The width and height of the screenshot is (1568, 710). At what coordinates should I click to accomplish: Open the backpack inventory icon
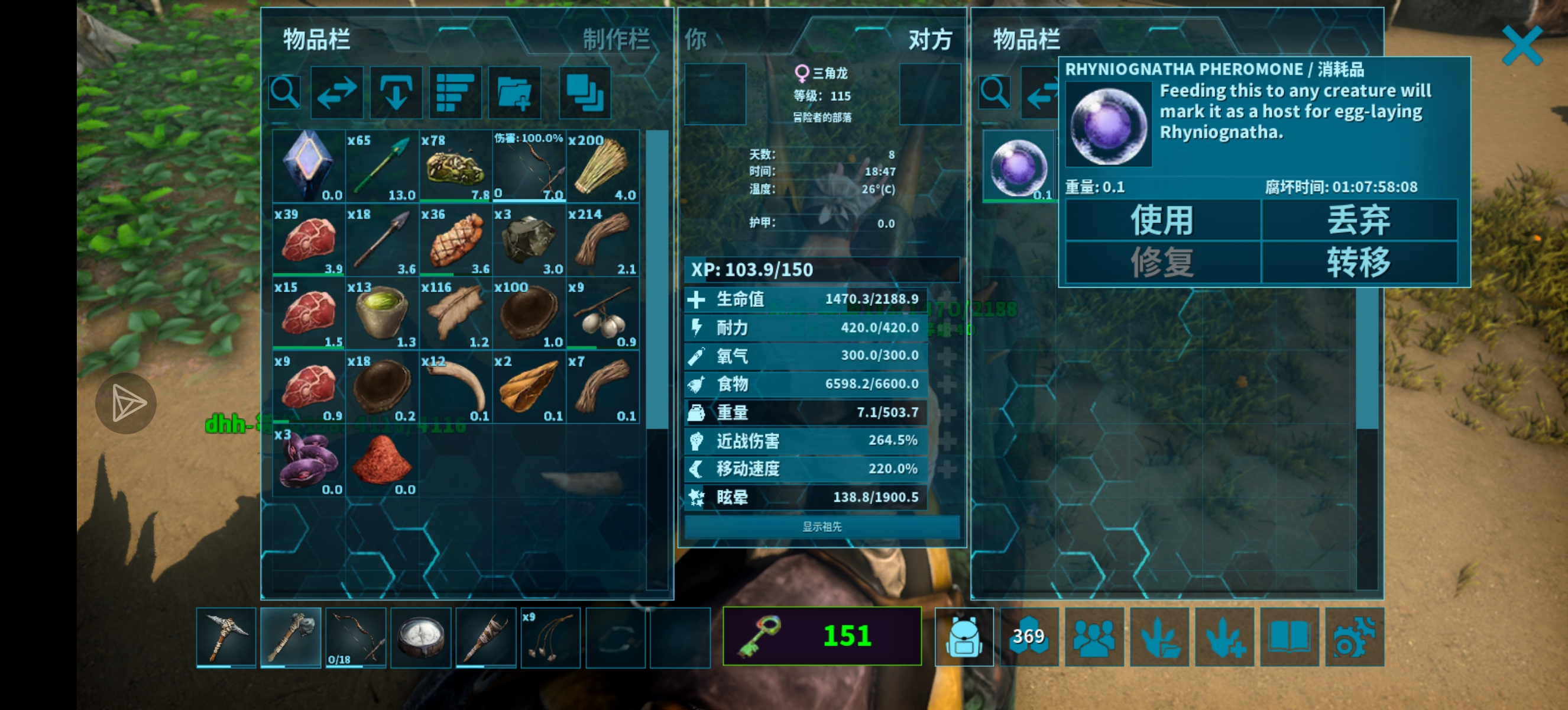(964, 637)
